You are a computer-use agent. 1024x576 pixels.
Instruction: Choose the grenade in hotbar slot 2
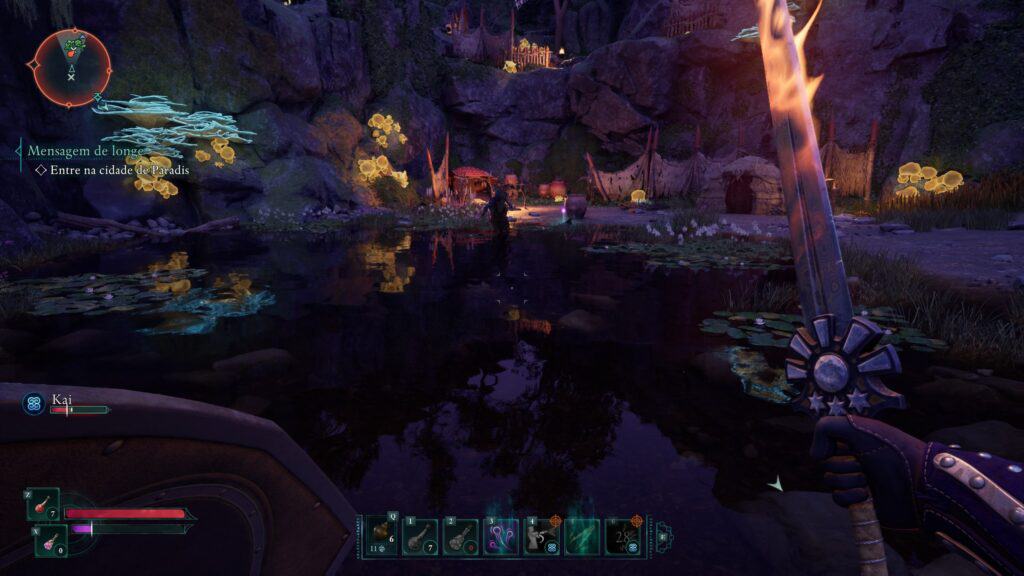(x=460, y=536)
